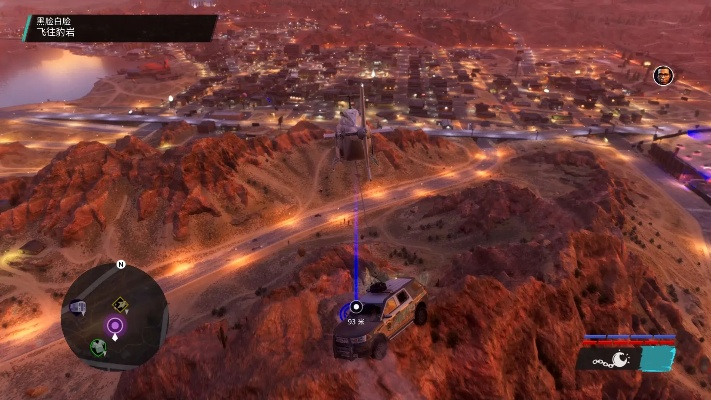The width and height of the screenshot is (711, 400).
Task: Select the chain and moon weapon icon
Action: (610, 359)
